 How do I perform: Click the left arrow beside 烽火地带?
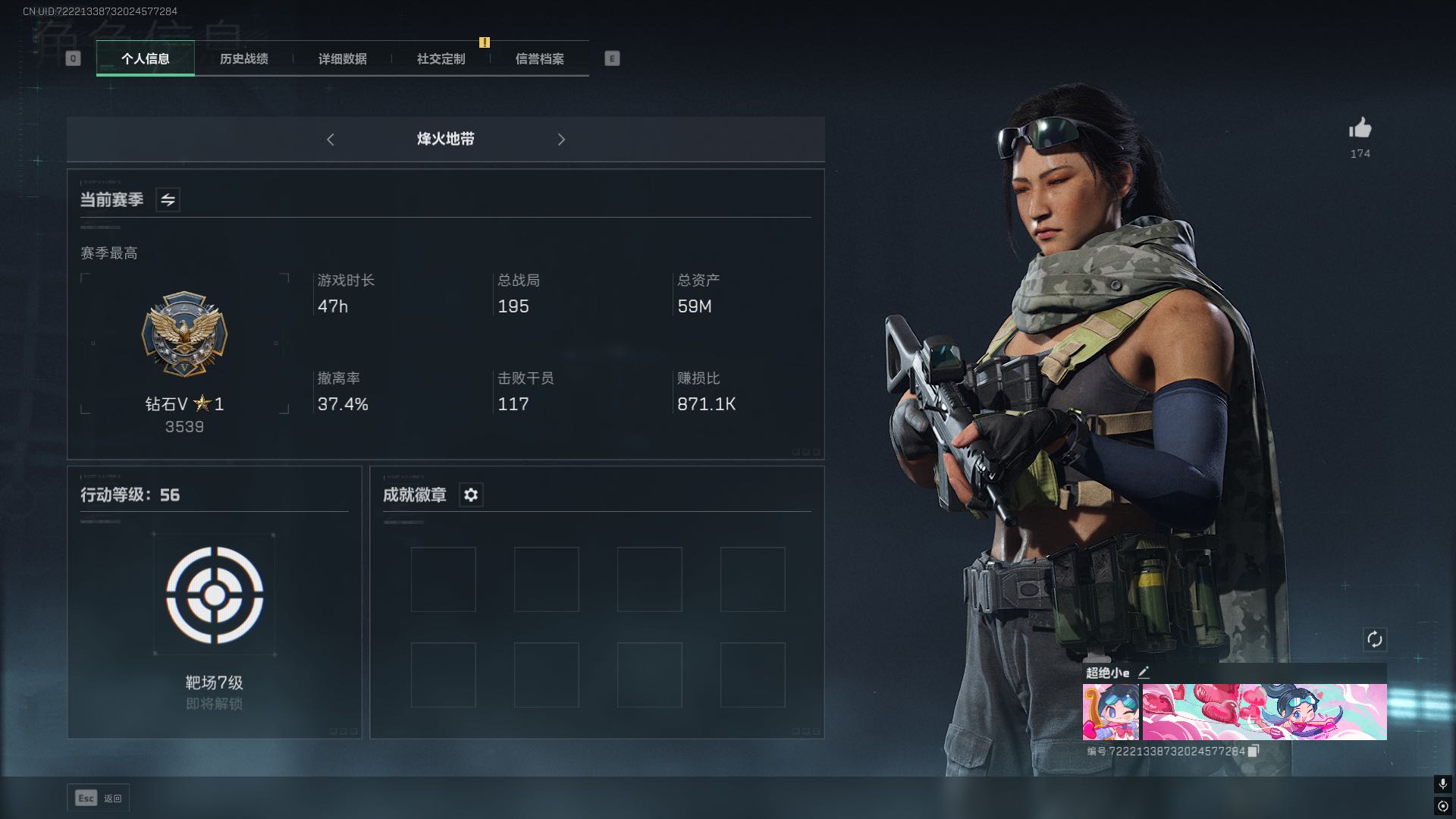(x=331, y=140)
